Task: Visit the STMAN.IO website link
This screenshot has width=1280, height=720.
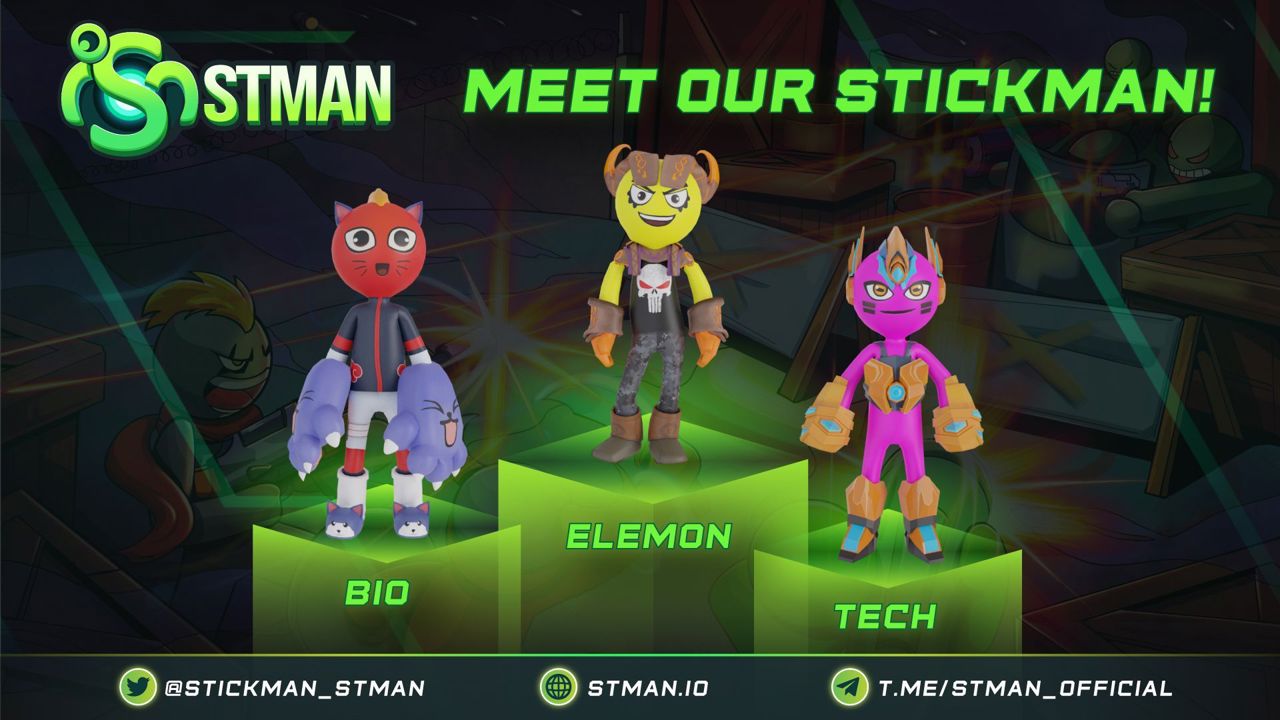Action: point(647,688)
